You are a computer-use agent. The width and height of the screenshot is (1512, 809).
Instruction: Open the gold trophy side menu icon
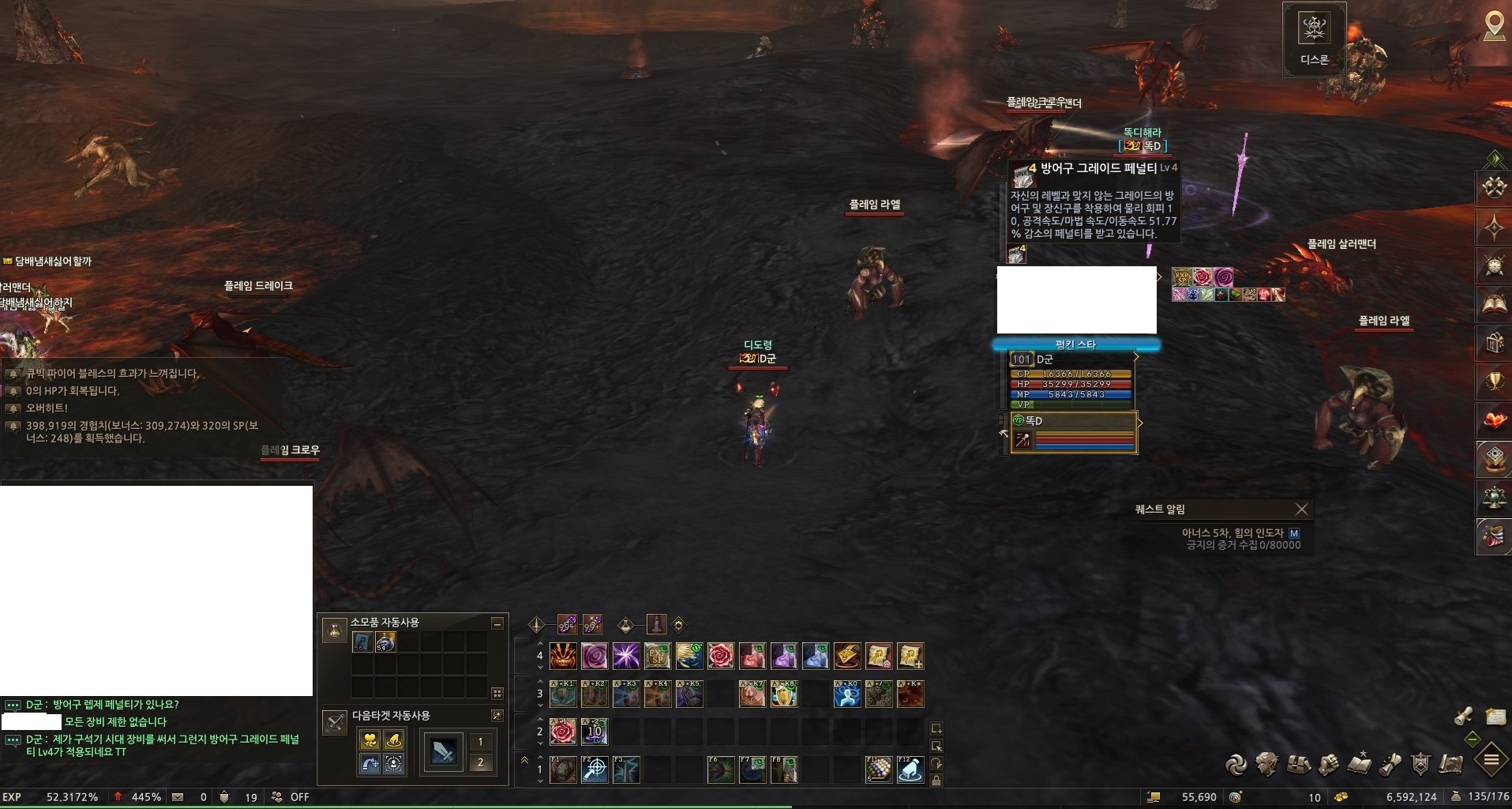(1494, 382)
